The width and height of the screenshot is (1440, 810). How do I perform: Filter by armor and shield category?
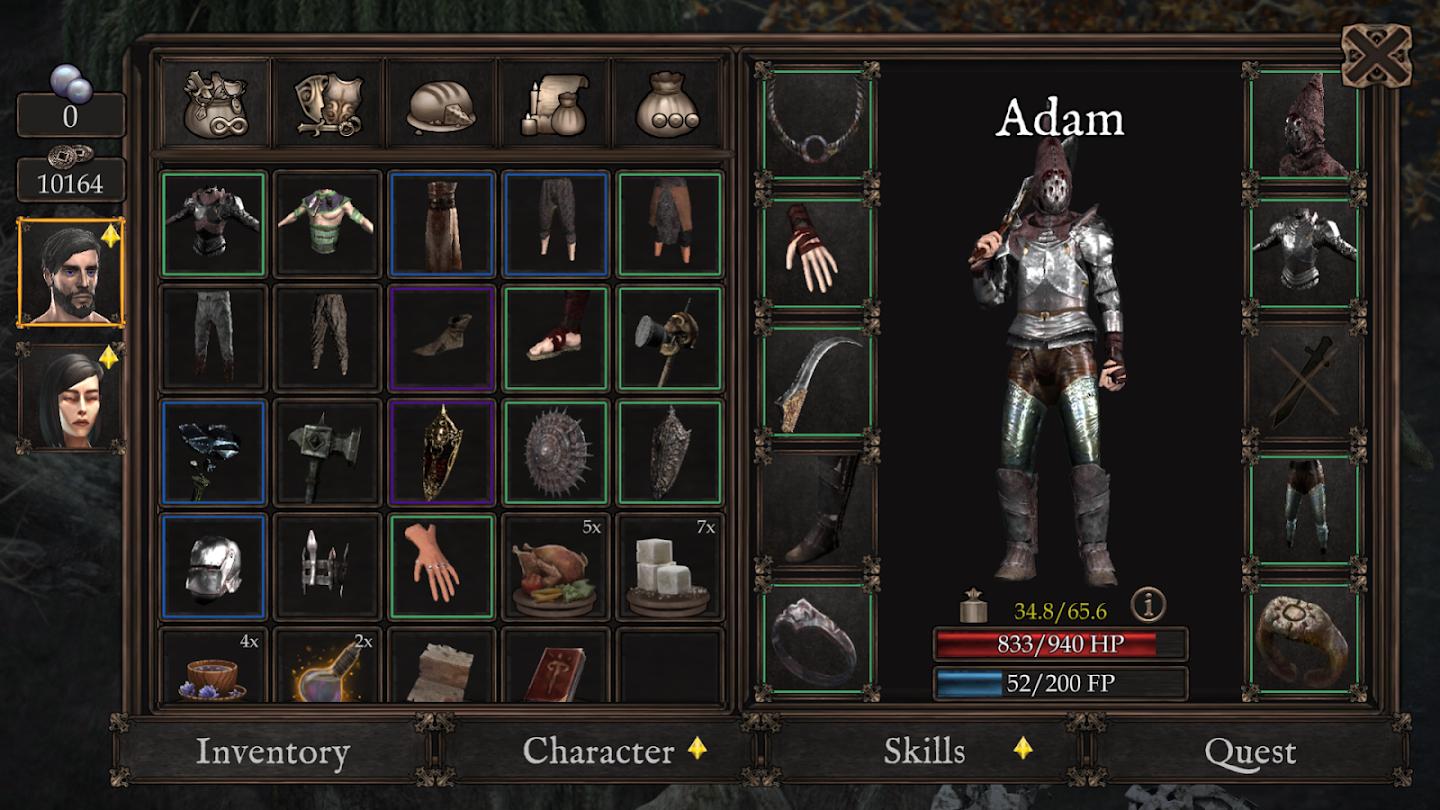click(x=328, y=103)
